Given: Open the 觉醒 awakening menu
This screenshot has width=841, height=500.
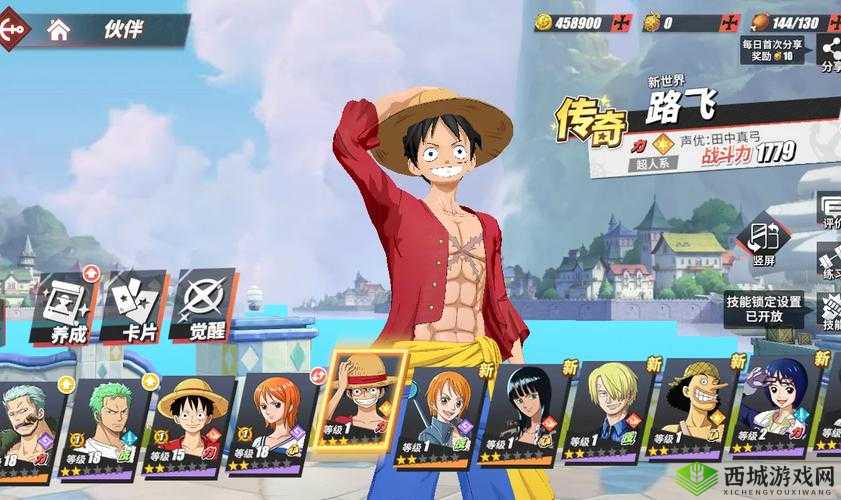Looking at the screenshot, I should 204,305.
